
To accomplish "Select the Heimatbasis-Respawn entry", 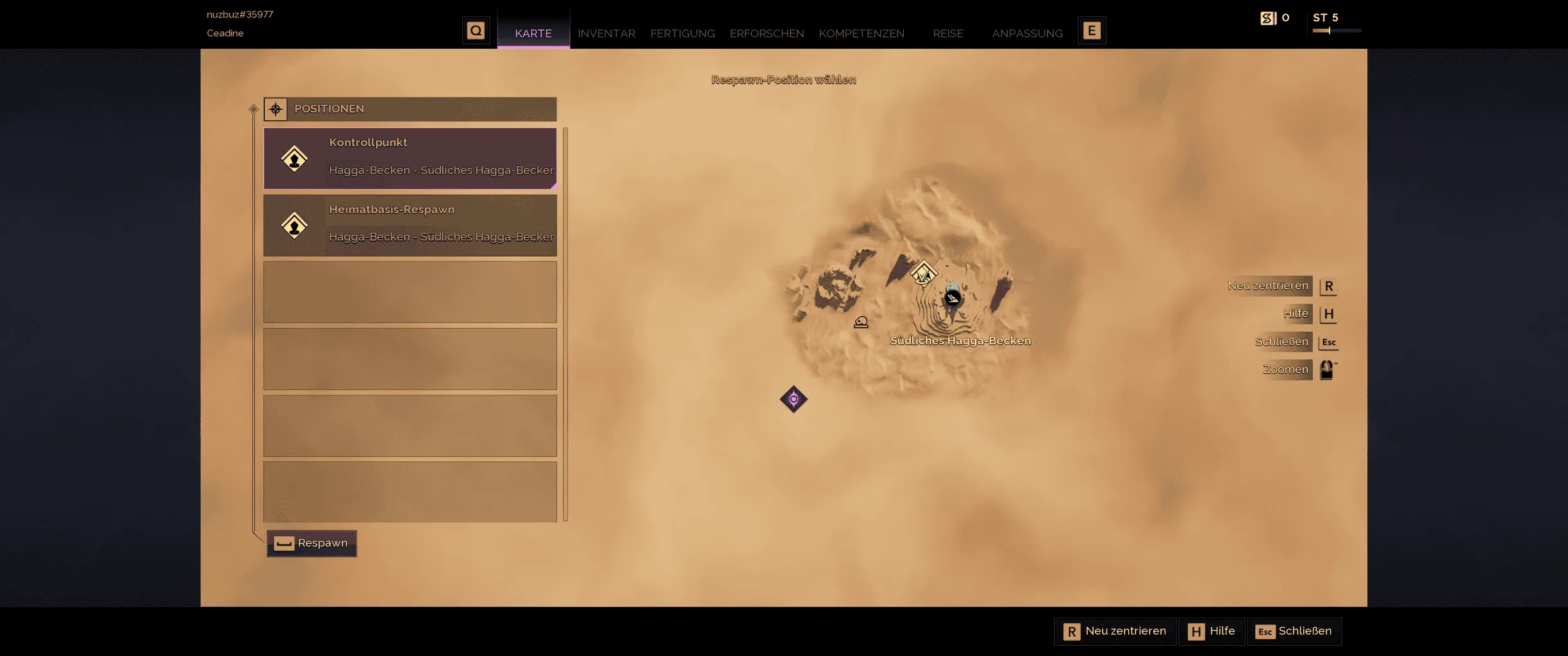I will [410, 225].
